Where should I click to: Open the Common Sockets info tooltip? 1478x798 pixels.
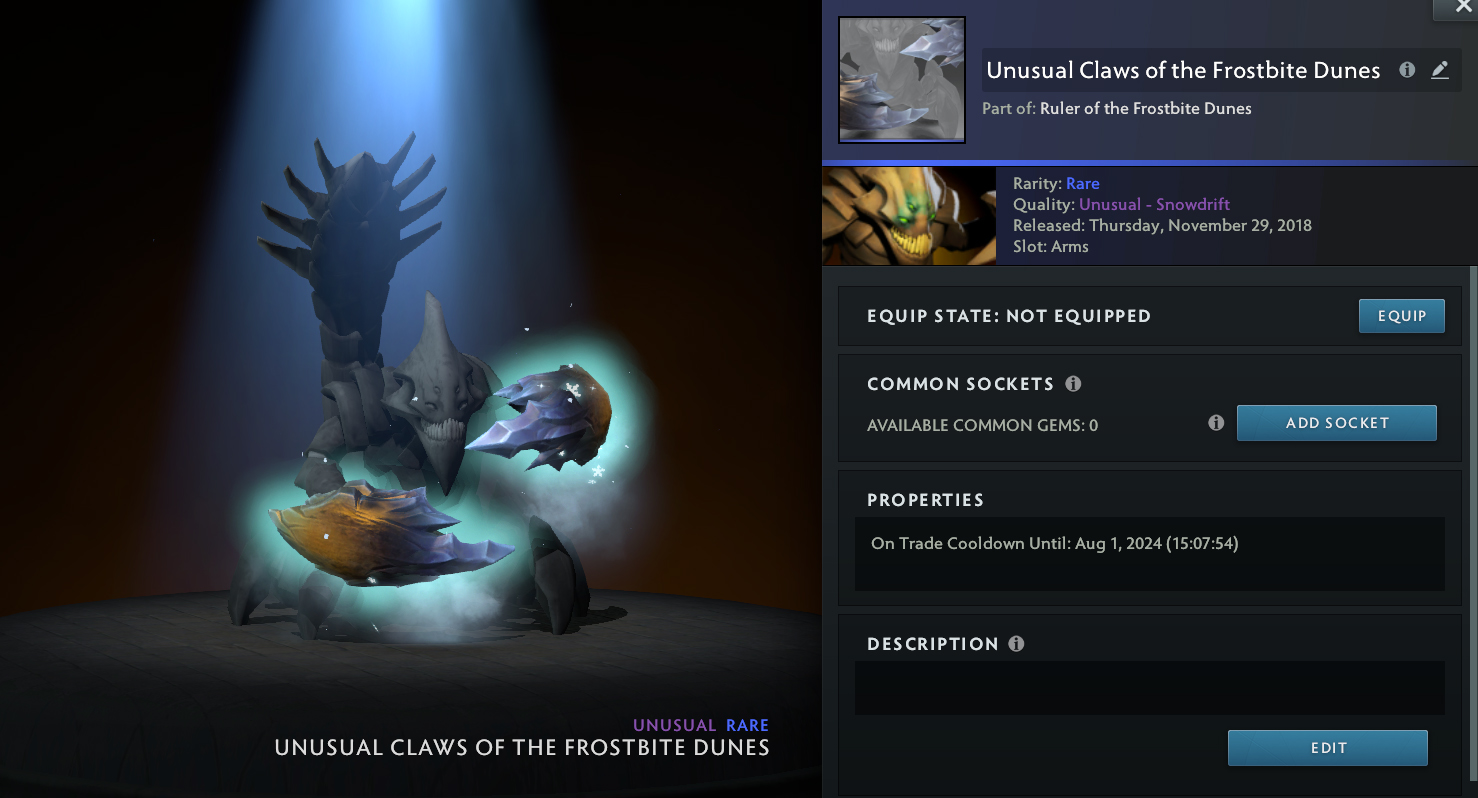1073,384
